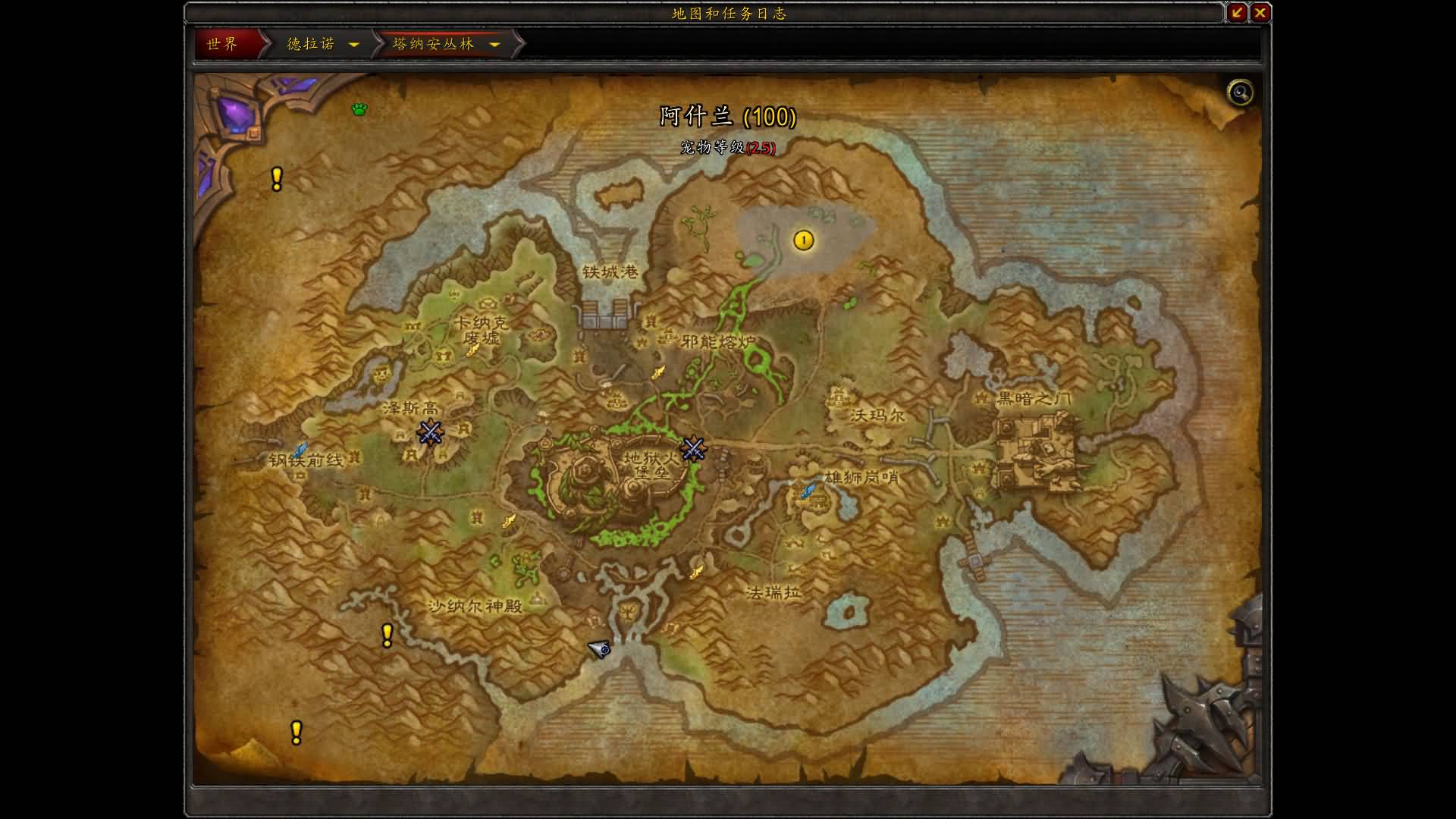
Task: Click the blue marker beside 钢铁前线
Action: tap(300, 451)
